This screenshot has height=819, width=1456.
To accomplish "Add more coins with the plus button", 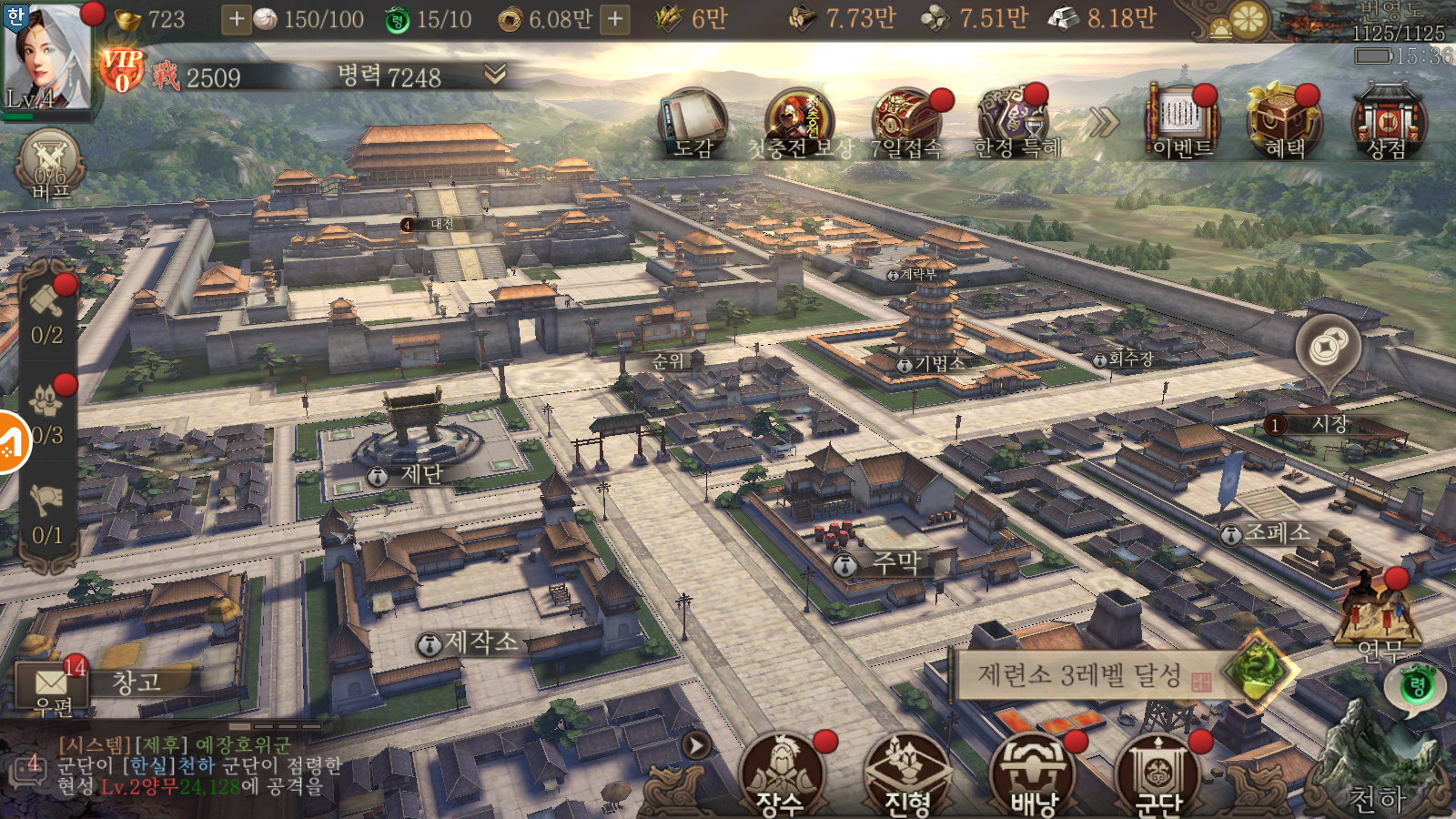I will pyautogui.click(x=616, y=19).
